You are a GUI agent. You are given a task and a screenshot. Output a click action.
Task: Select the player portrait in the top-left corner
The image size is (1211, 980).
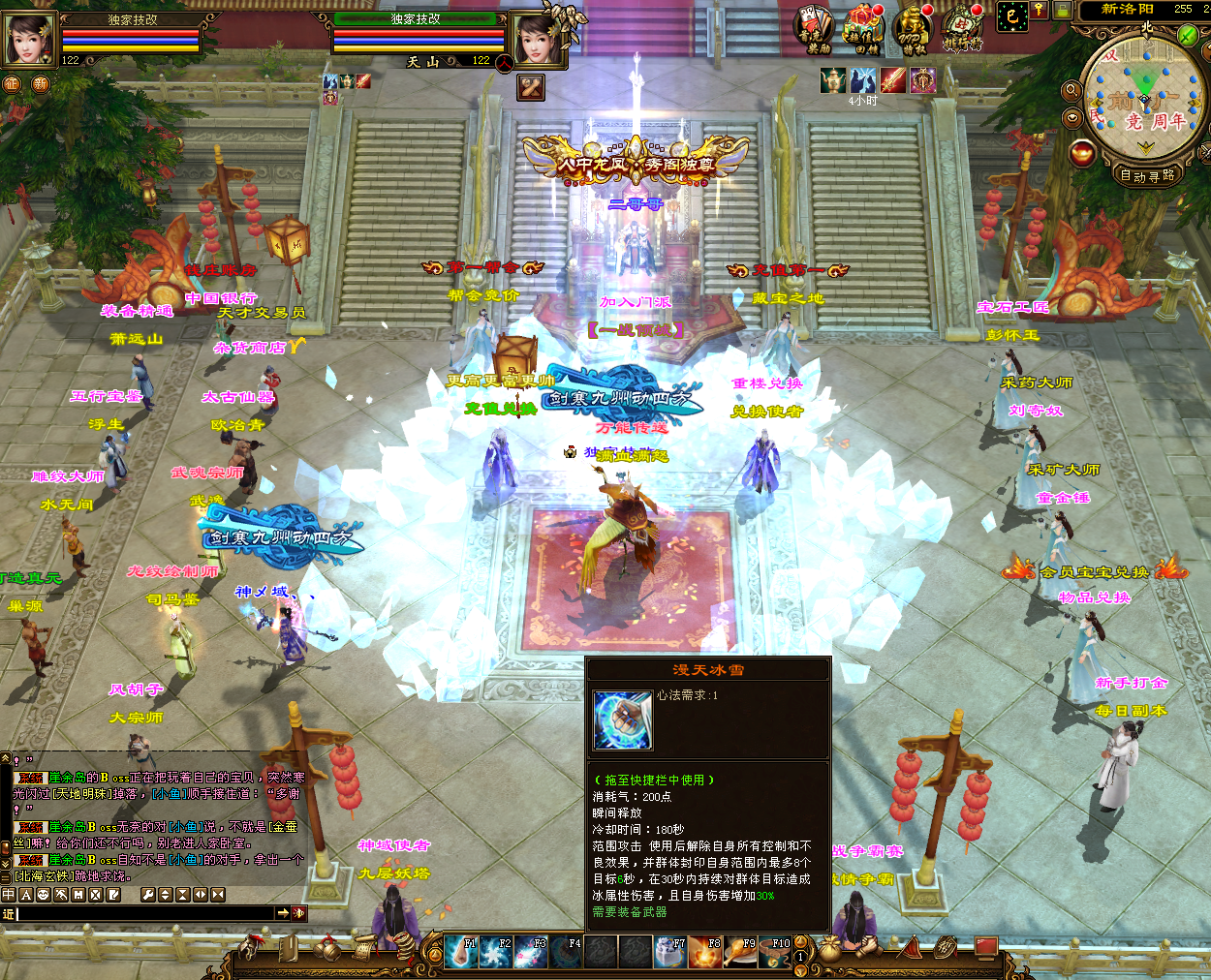coord(29,40)
